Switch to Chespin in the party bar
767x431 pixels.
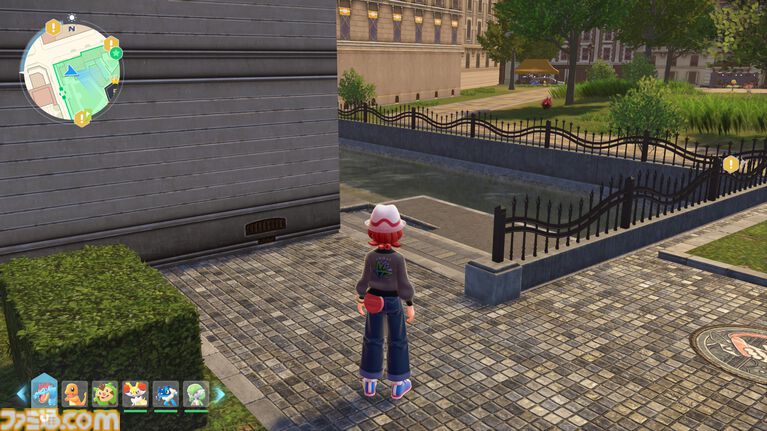coord(105,394)
